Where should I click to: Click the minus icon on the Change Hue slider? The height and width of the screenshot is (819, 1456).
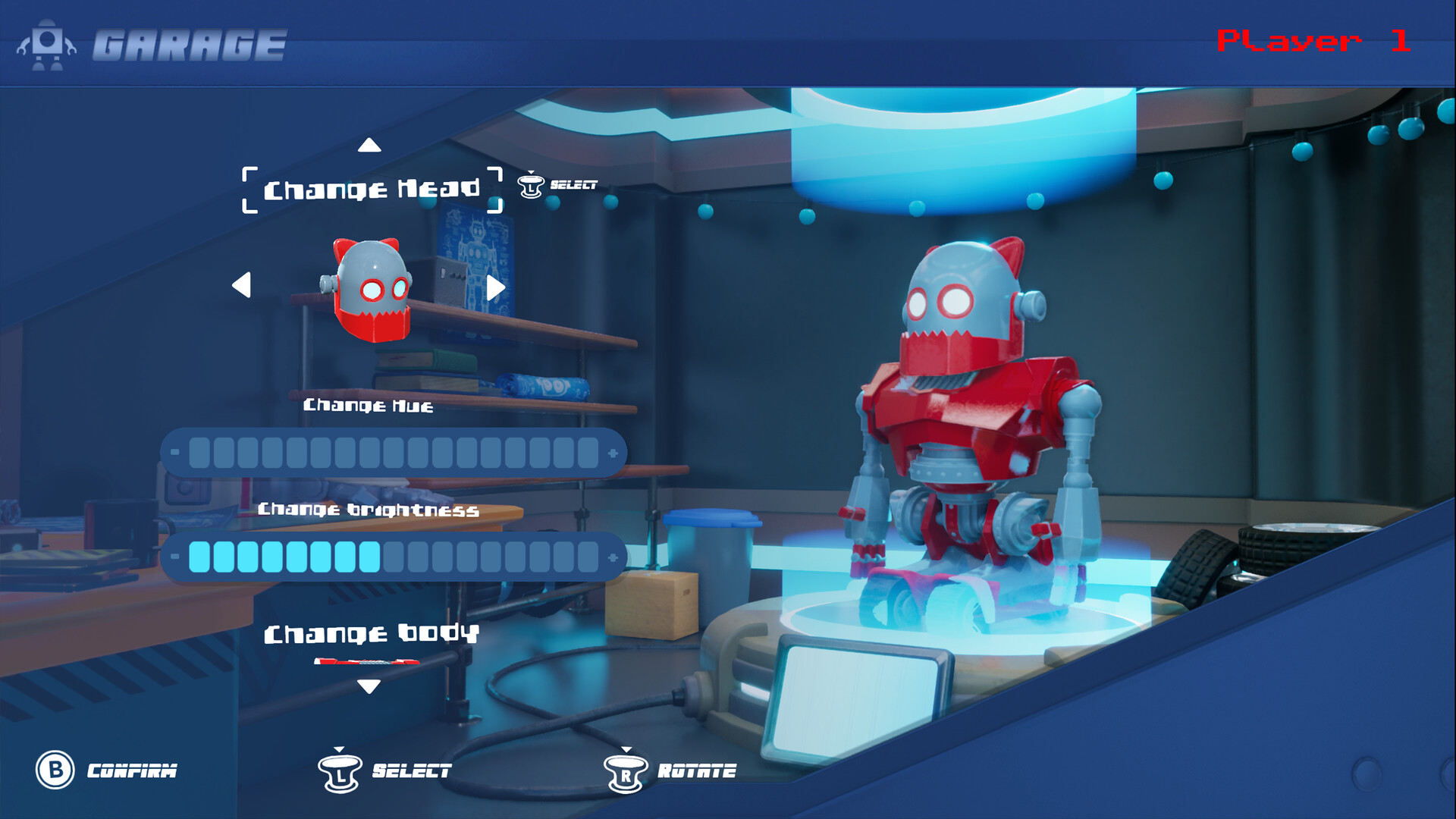176,453
